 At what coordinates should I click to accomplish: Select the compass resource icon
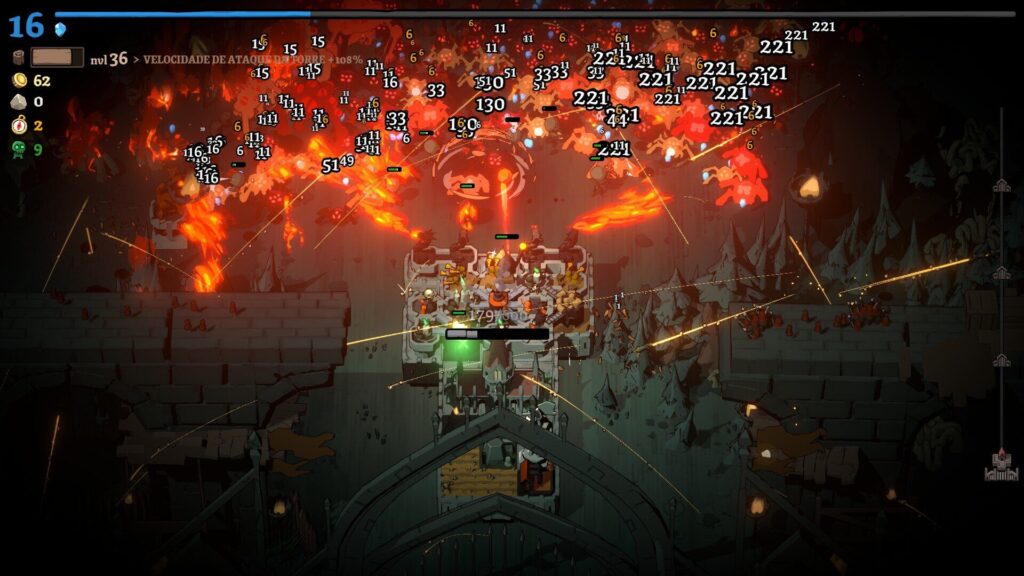(19, 125)
